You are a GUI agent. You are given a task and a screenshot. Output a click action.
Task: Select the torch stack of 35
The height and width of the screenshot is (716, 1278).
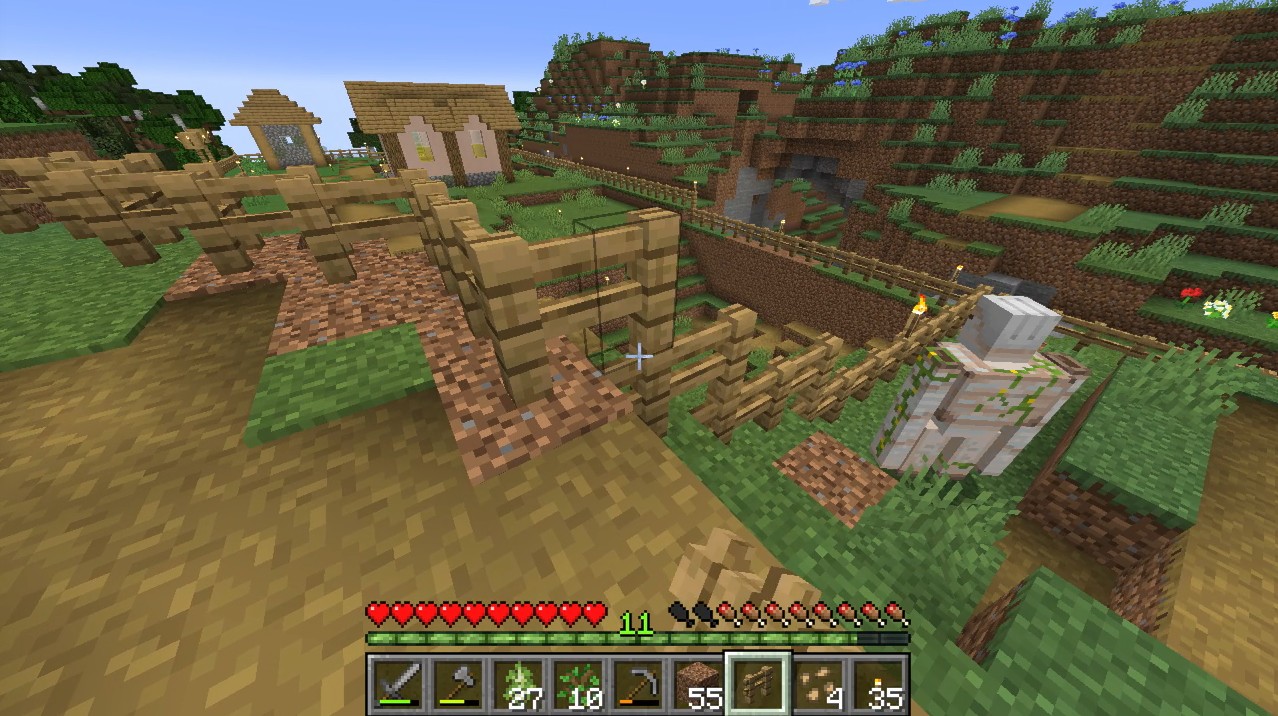point(878,685)
